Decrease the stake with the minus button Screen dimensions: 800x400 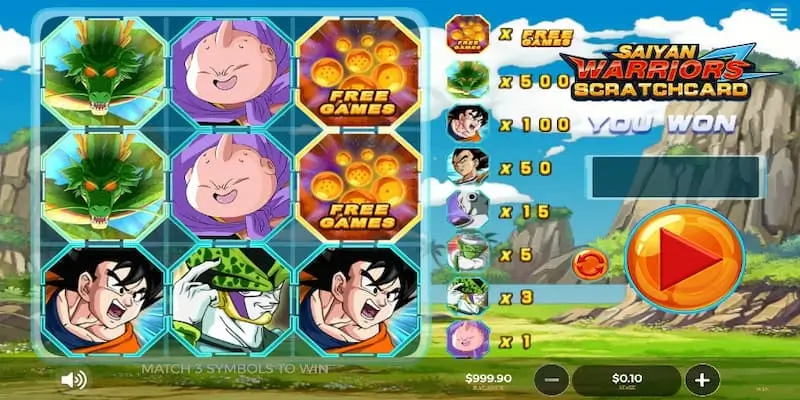[553, 380]
